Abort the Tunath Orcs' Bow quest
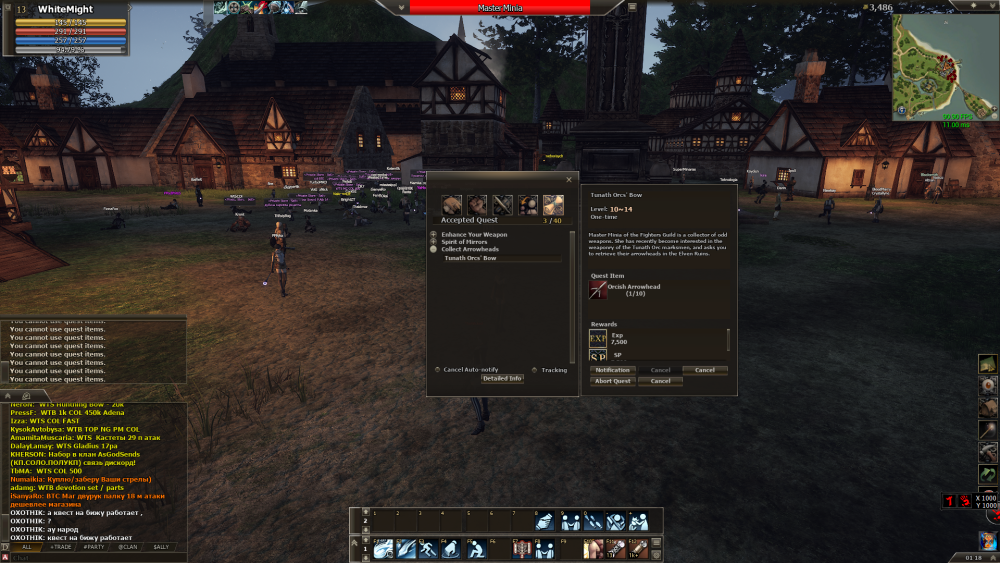The image size is (1000, 563). (612, 381)
